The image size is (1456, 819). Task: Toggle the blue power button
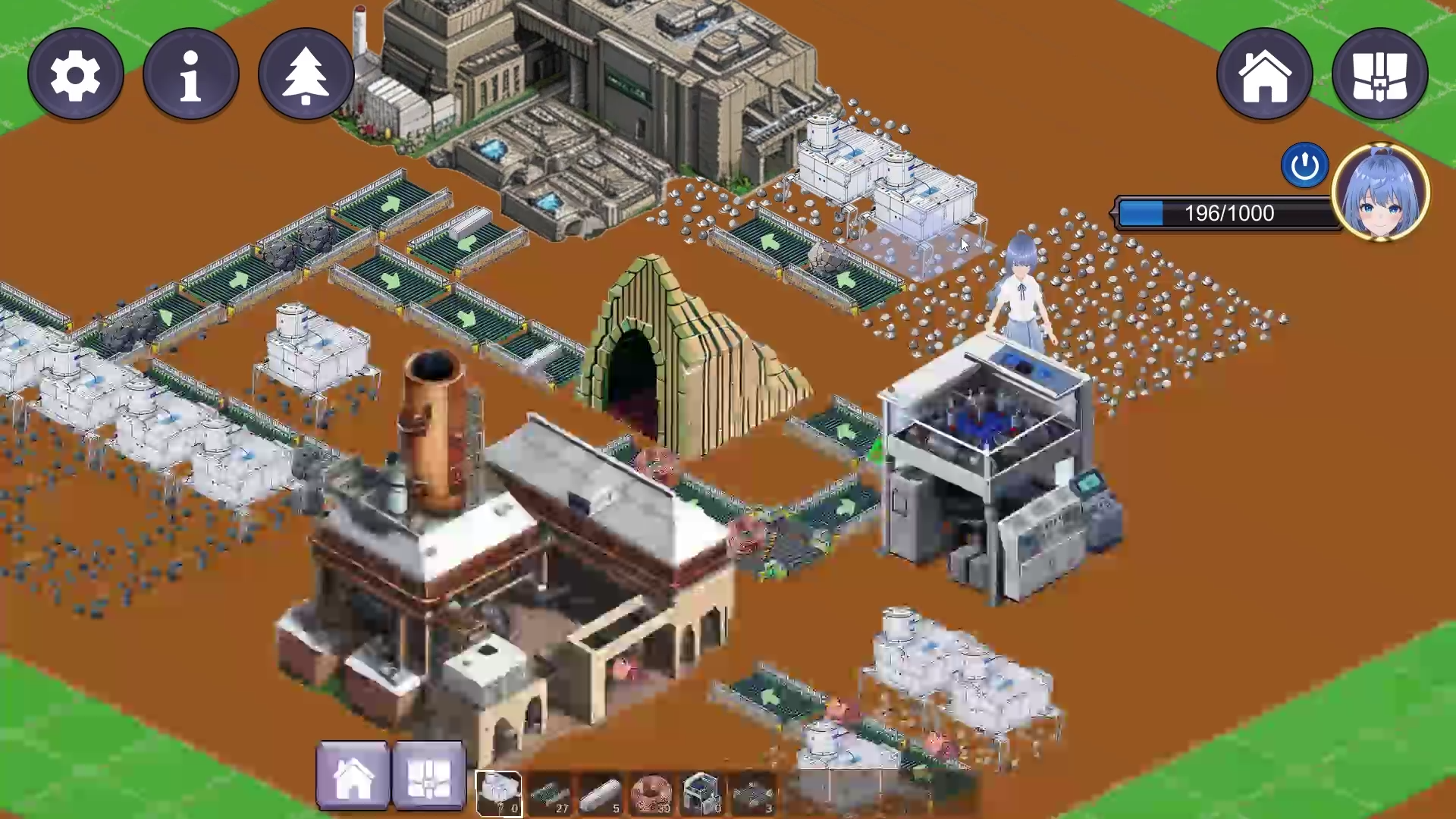pyautogui.click(x=1304, y=165)
